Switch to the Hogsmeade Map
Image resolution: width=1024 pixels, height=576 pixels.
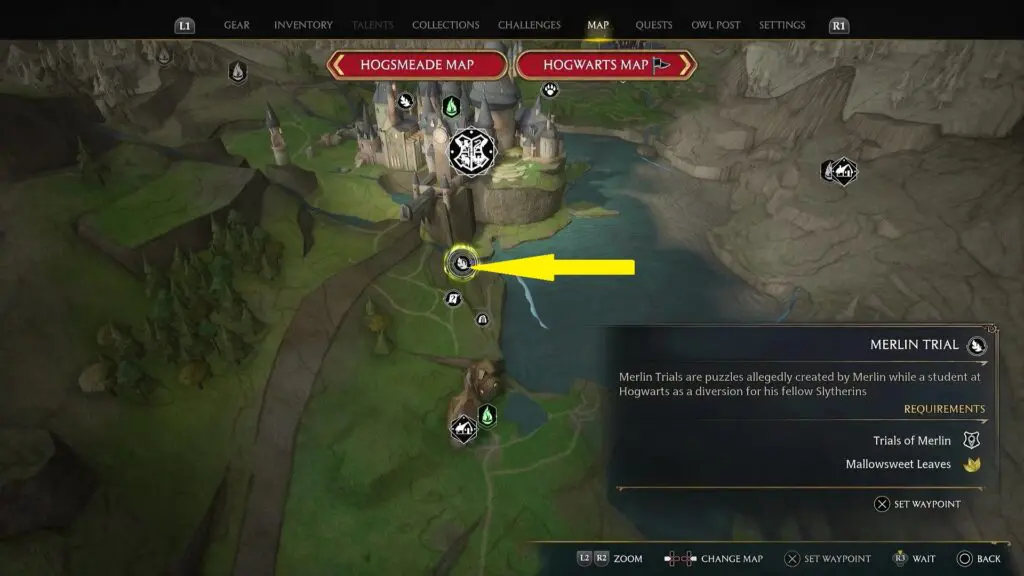pos(419,65)
